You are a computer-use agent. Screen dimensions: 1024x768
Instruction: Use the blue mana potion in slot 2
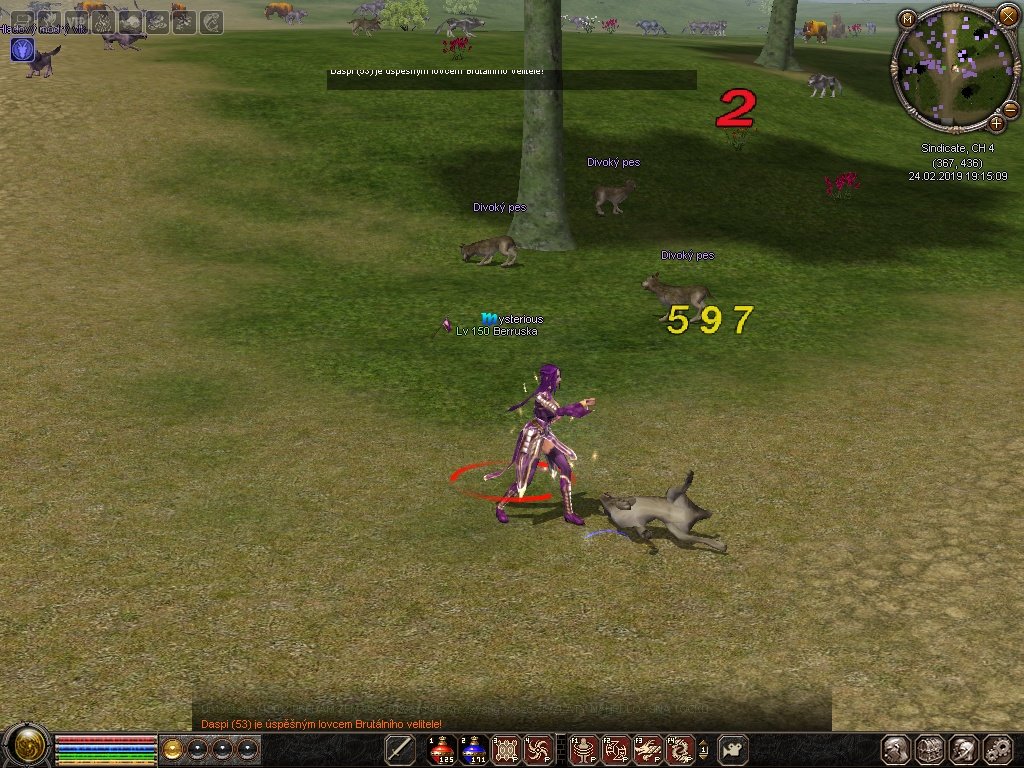474,749
